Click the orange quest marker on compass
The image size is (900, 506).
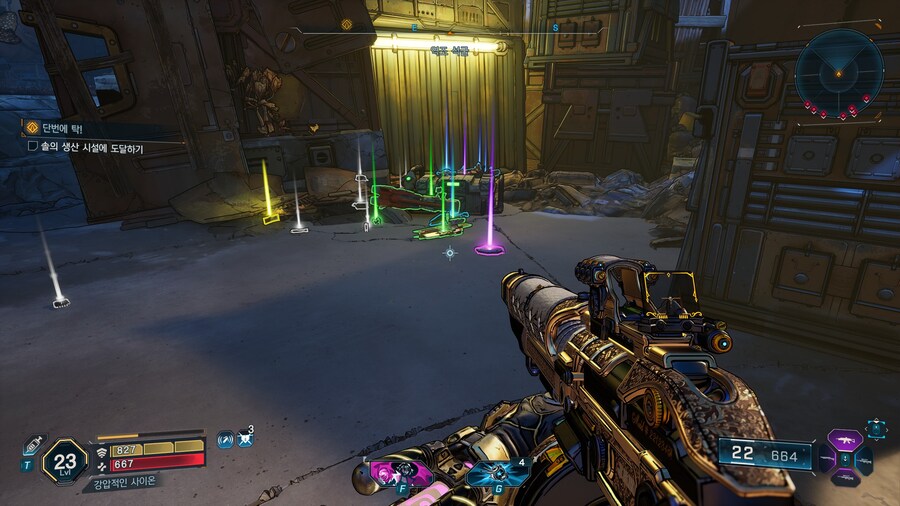(x=347, y=25)
